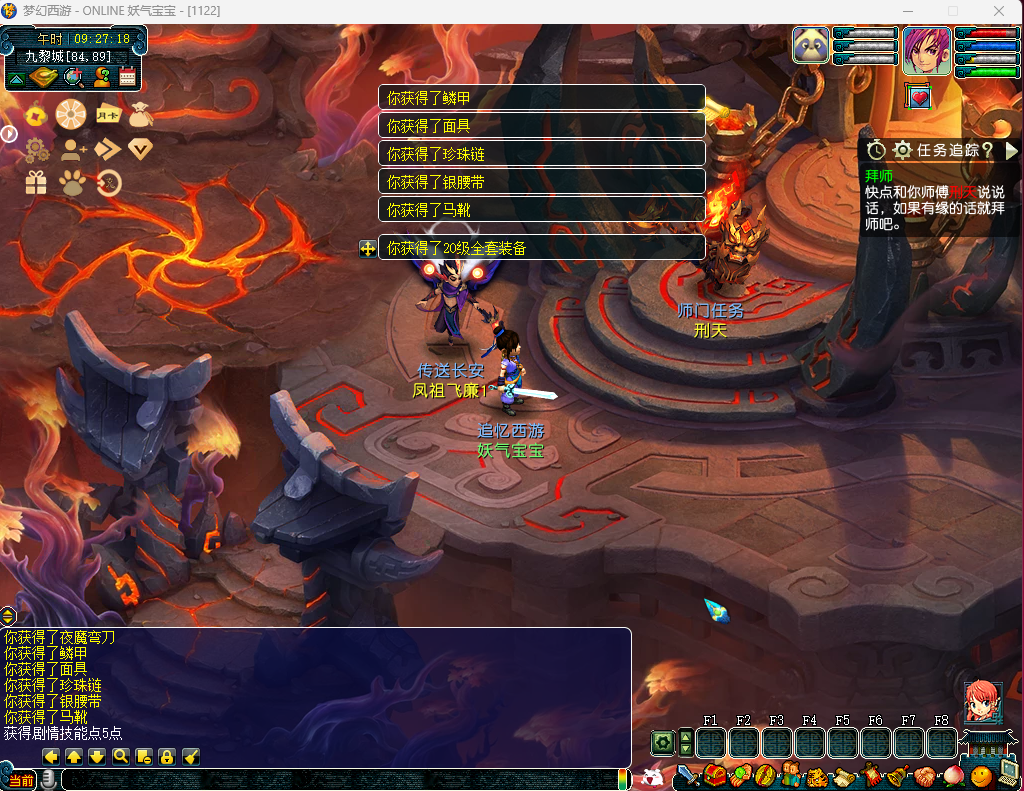Open the gift box rewards icon
The image size is (1024, 791).
coord(37,182)
